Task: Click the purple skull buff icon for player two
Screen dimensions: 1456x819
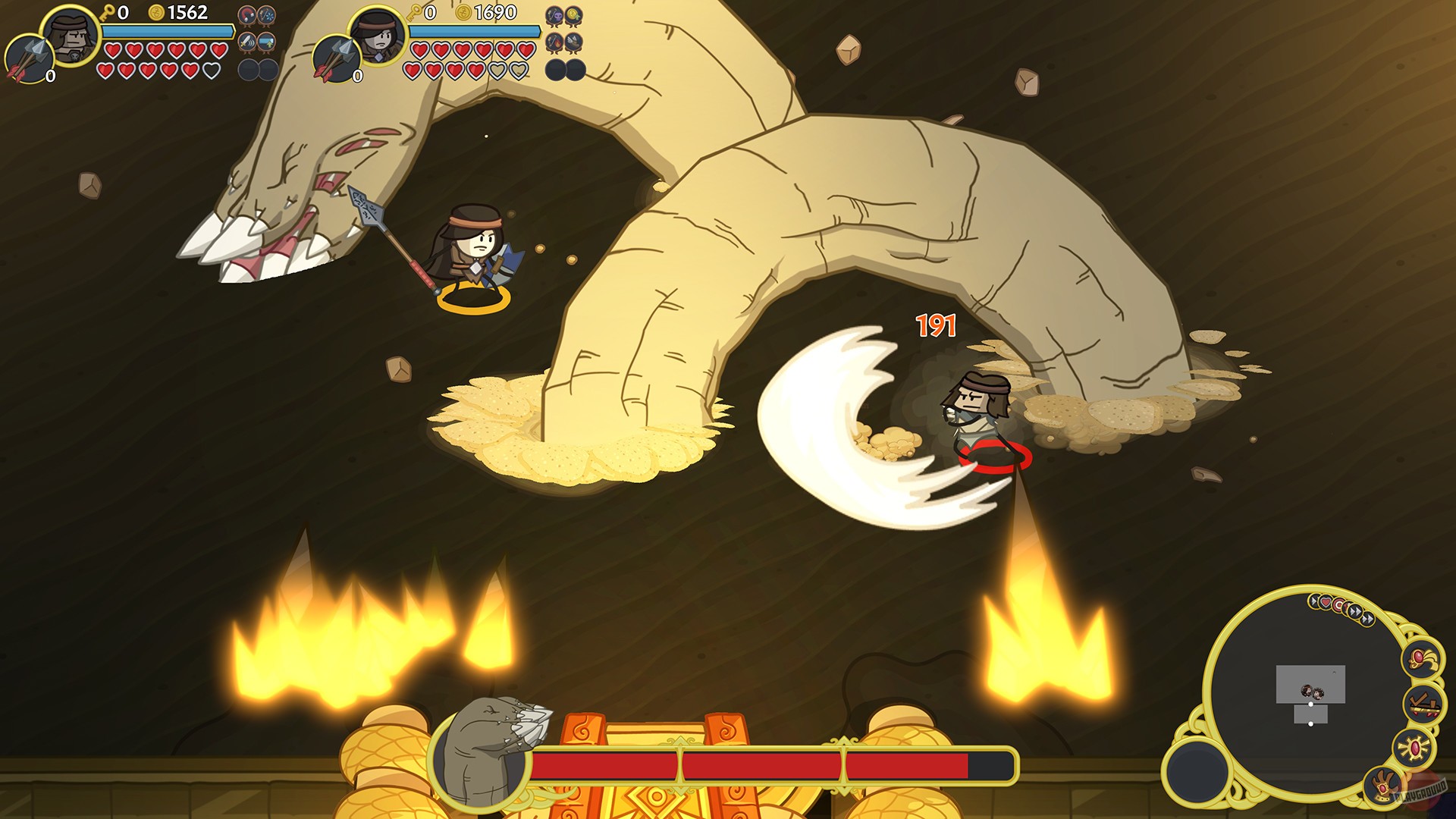Action: 554,15
